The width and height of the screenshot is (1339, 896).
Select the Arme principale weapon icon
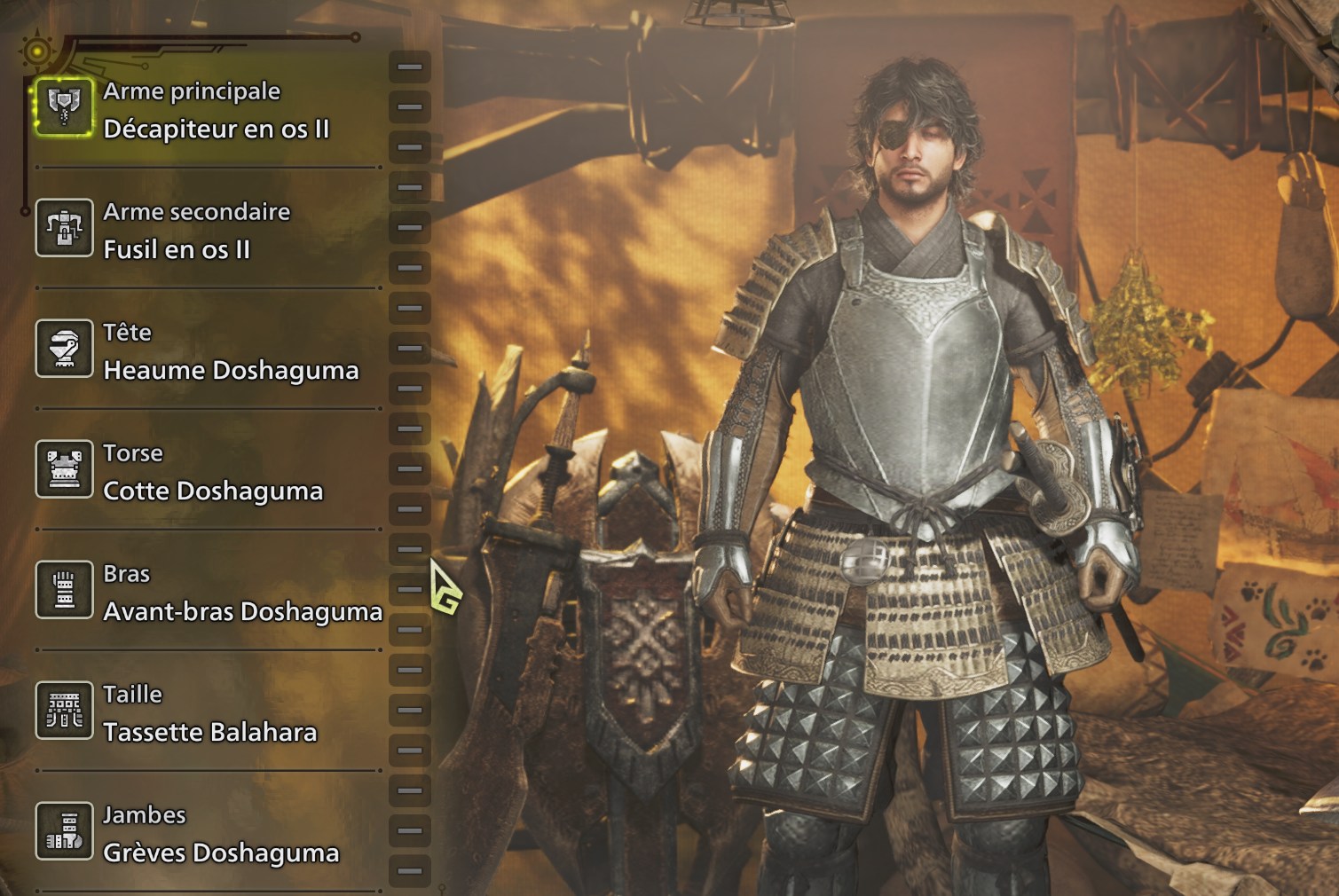coord(62,106)
